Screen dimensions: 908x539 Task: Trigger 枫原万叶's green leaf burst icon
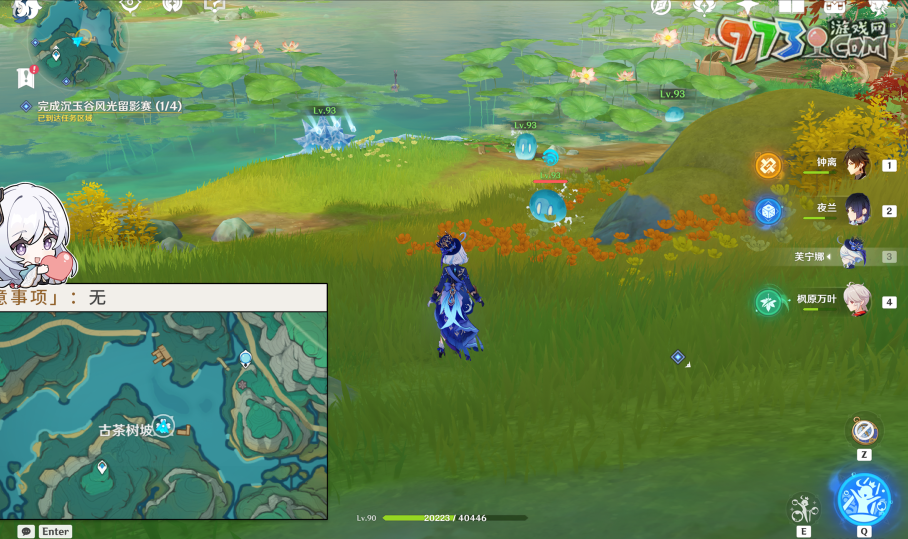768,301
